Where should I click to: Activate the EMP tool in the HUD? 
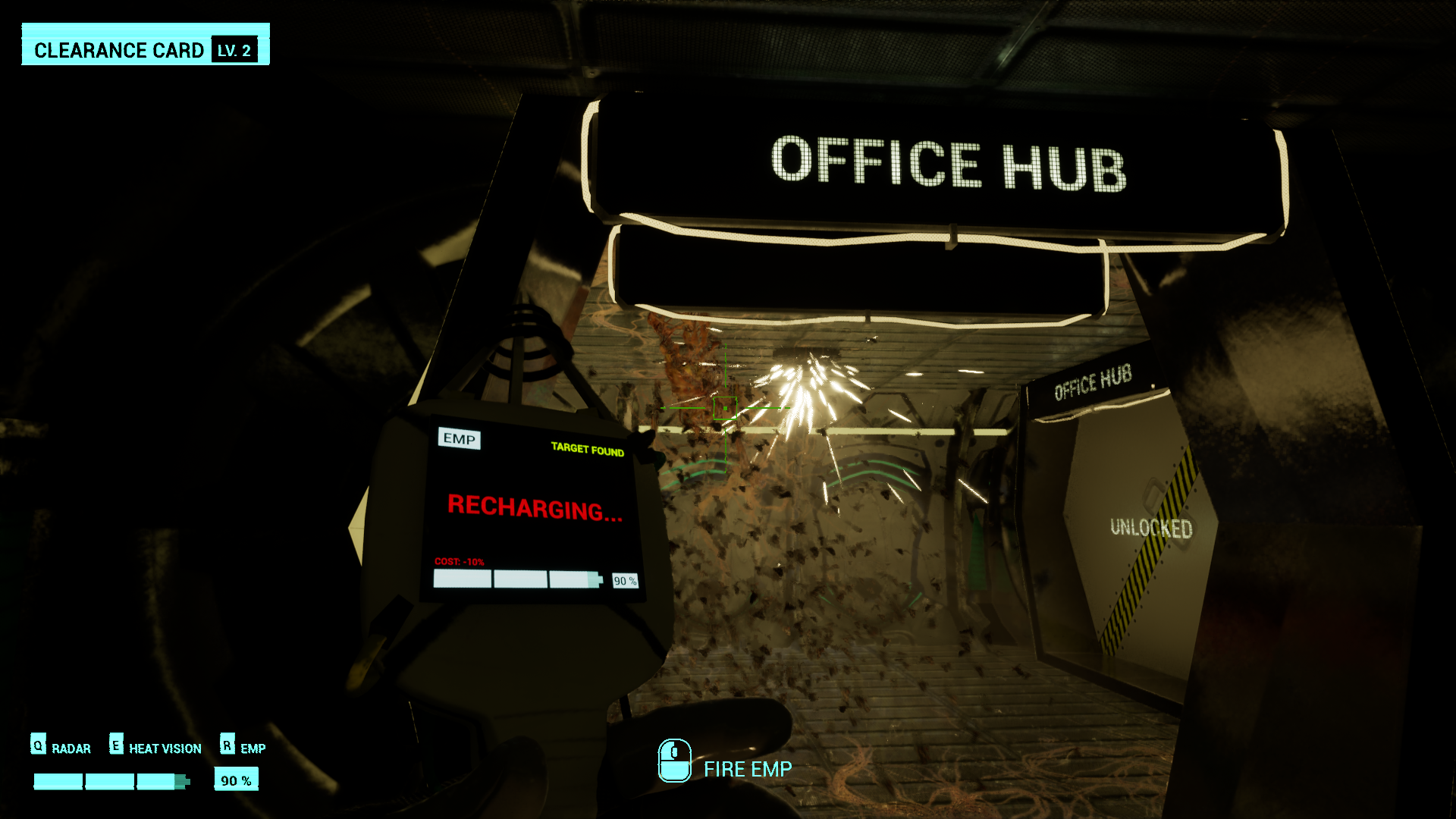(252, 748)
